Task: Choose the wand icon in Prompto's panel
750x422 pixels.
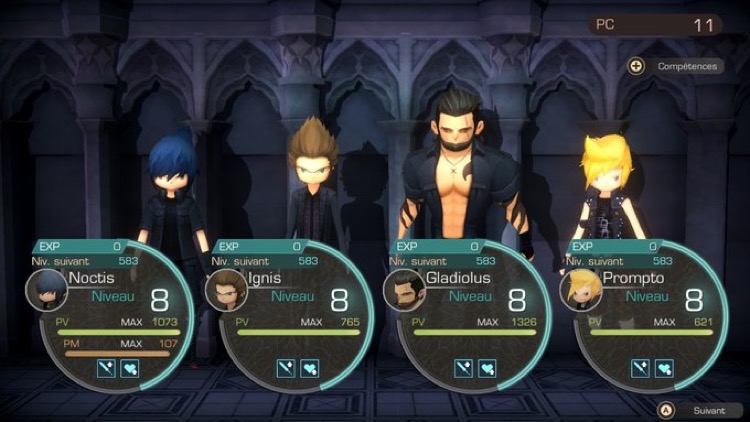Action: point(640,368)
